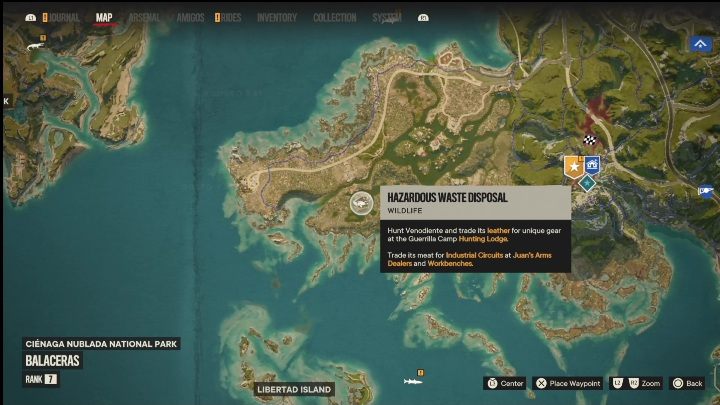Select the crocodile wildlife marker

(x=36, y=46)
